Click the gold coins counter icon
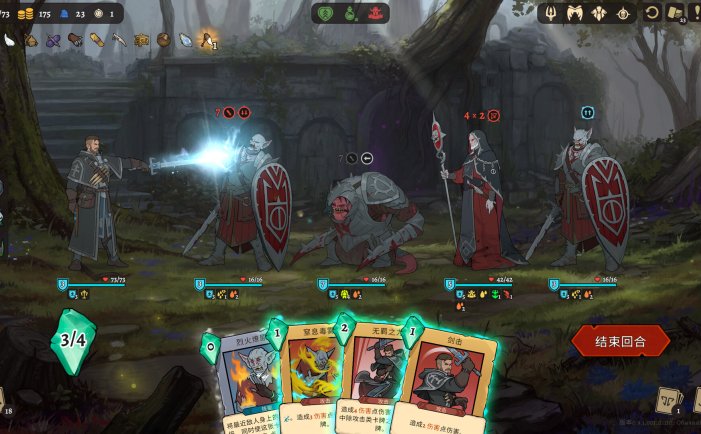 point(26,13)
